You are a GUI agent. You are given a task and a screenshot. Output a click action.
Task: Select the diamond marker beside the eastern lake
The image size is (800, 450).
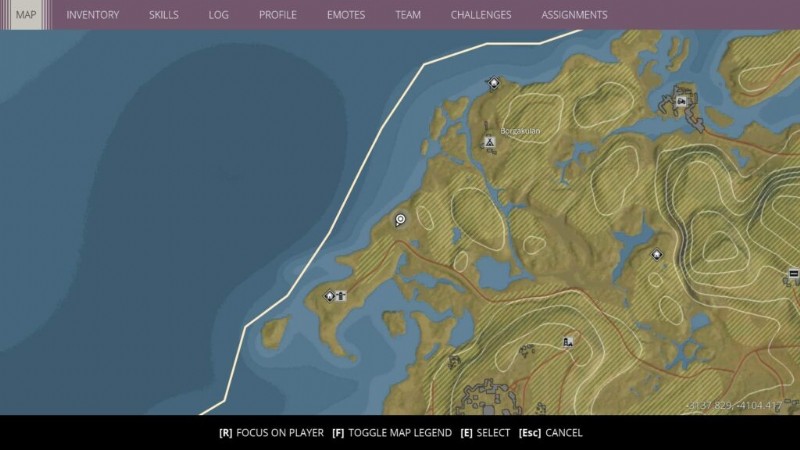[657, 254]
